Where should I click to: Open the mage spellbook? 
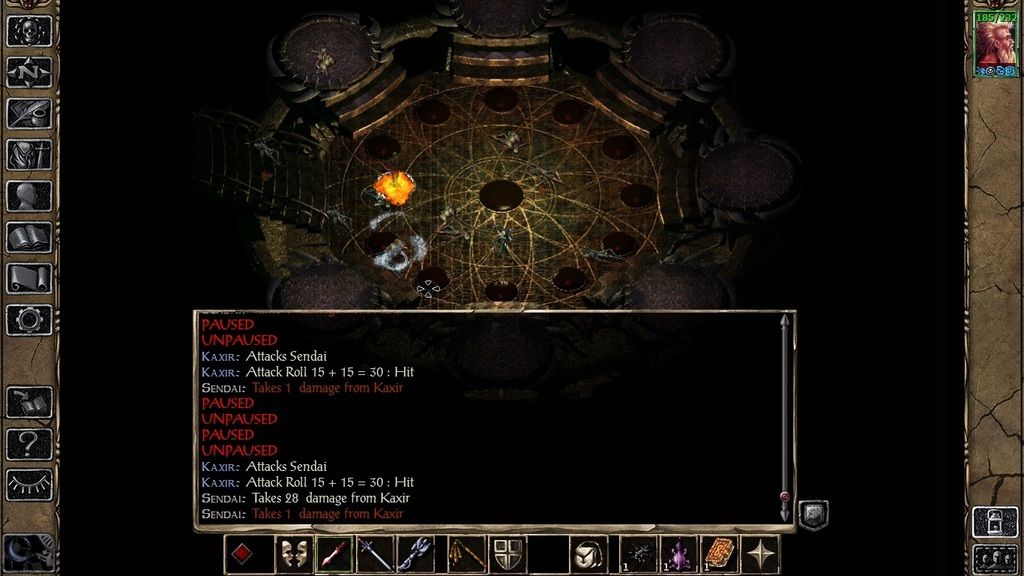[x=29, y=237]
